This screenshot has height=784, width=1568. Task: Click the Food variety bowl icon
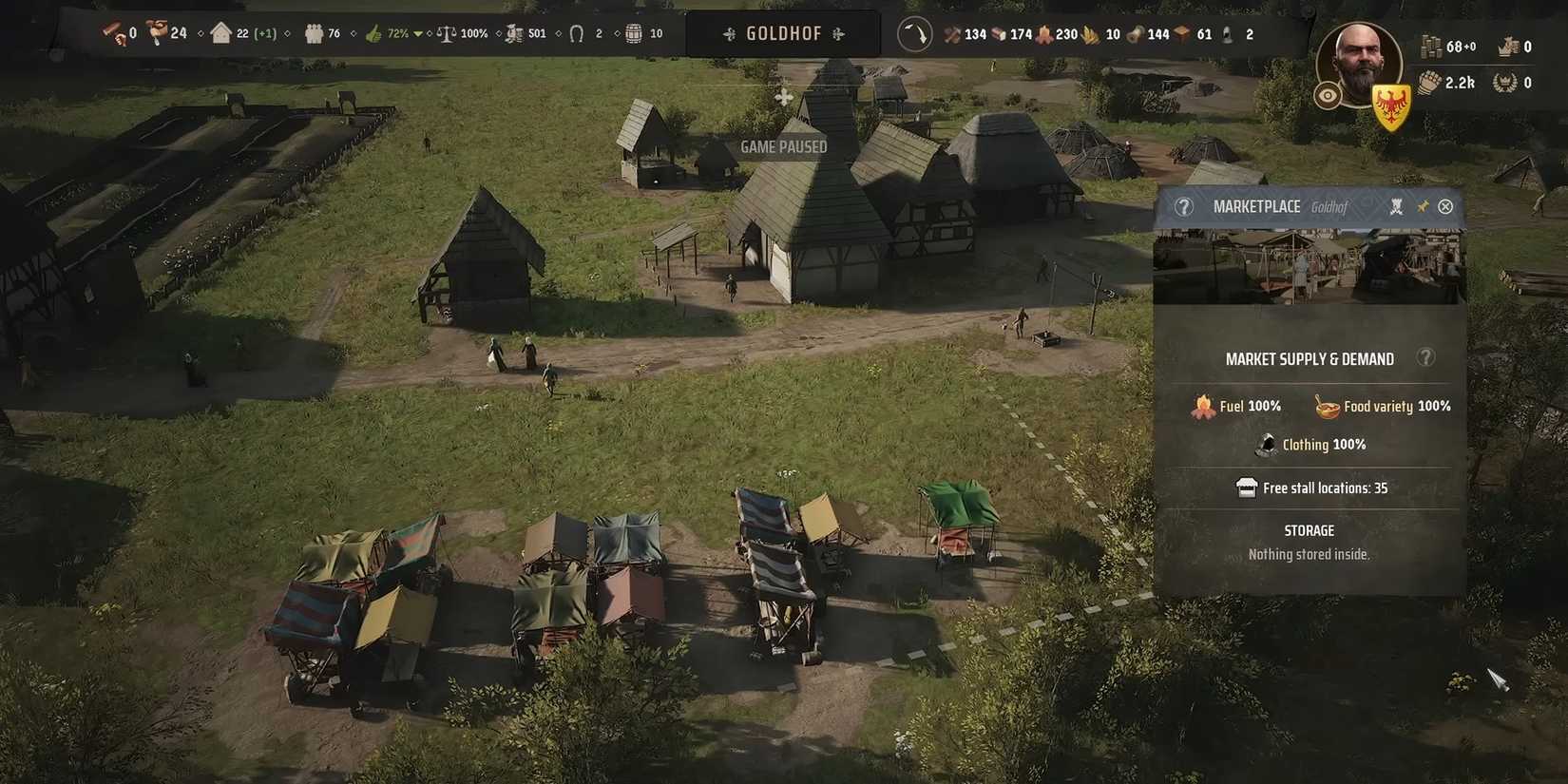(x=1326, y=406)
